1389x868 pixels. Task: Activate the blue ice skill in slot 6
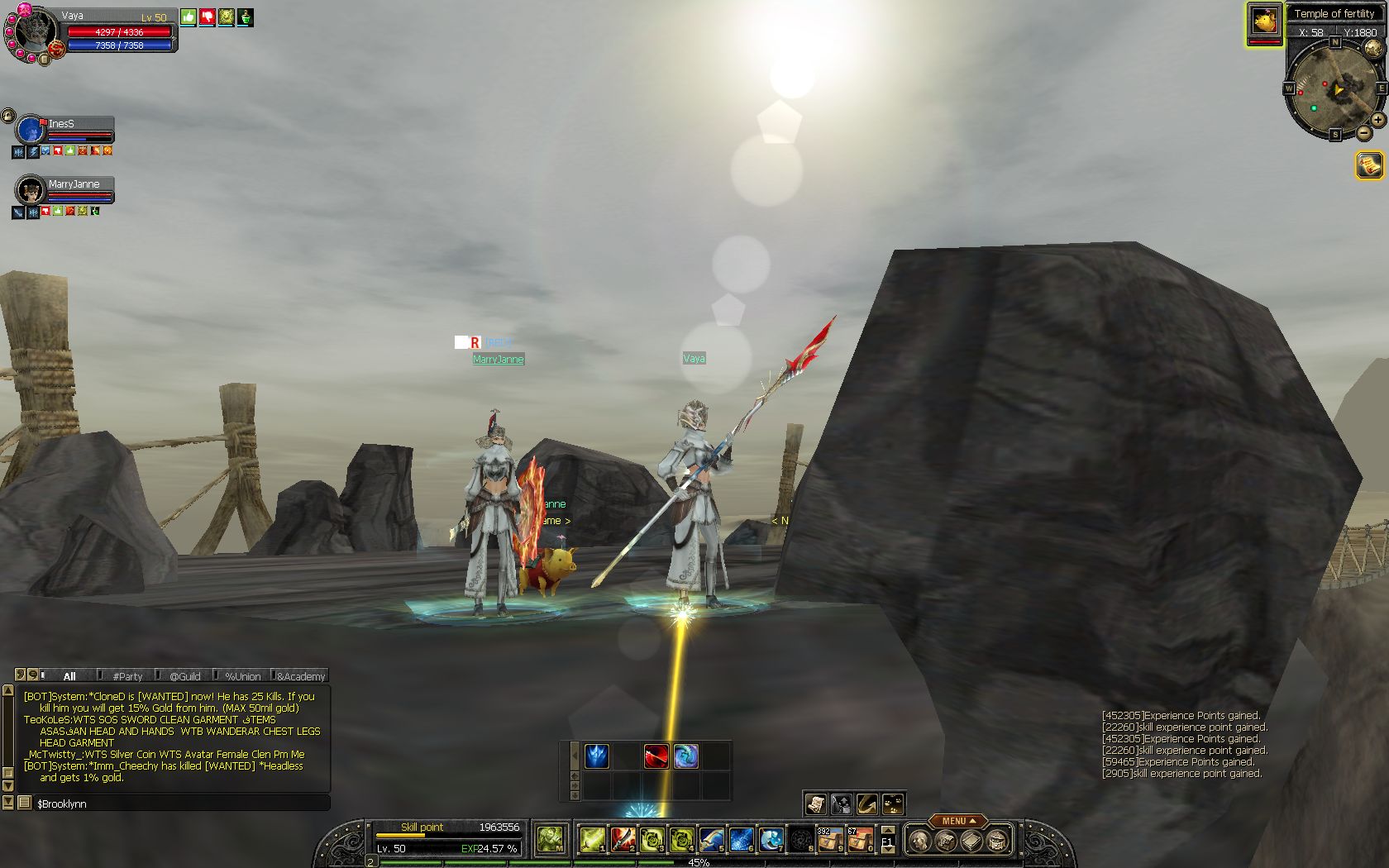click(741, 840)
